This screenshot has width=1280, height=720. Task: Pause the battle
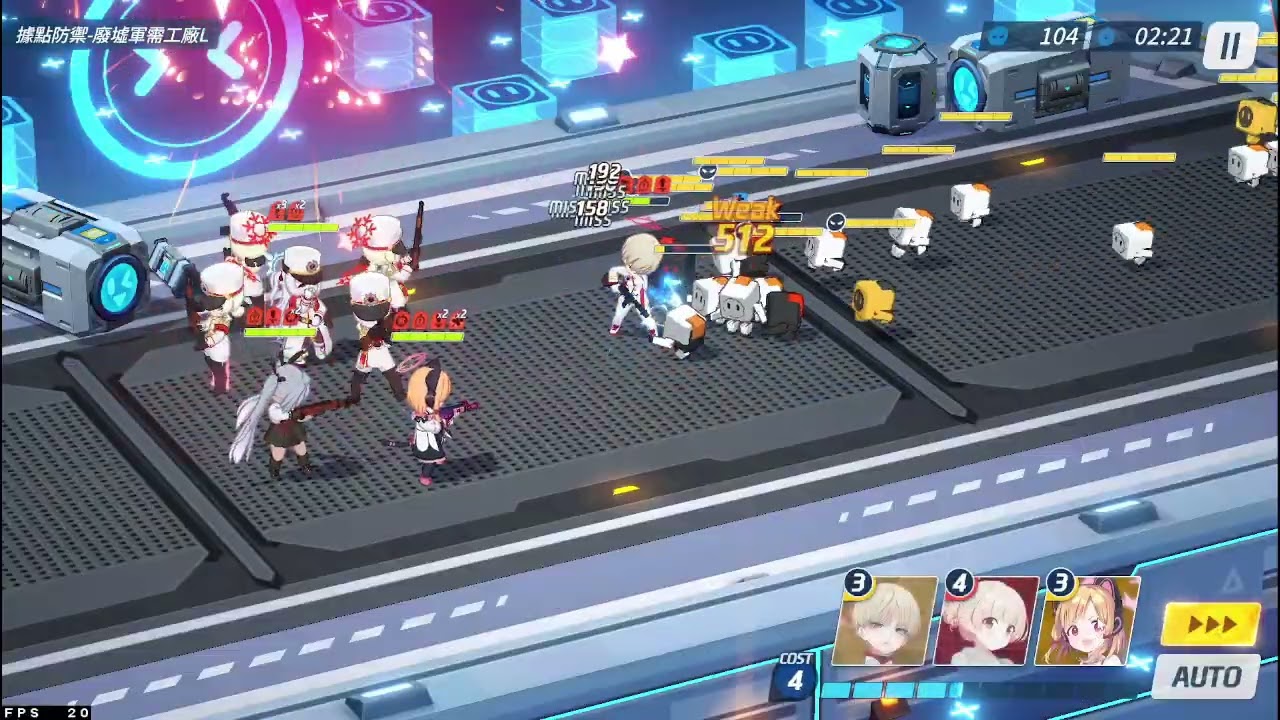click(x=1230, y=45)
